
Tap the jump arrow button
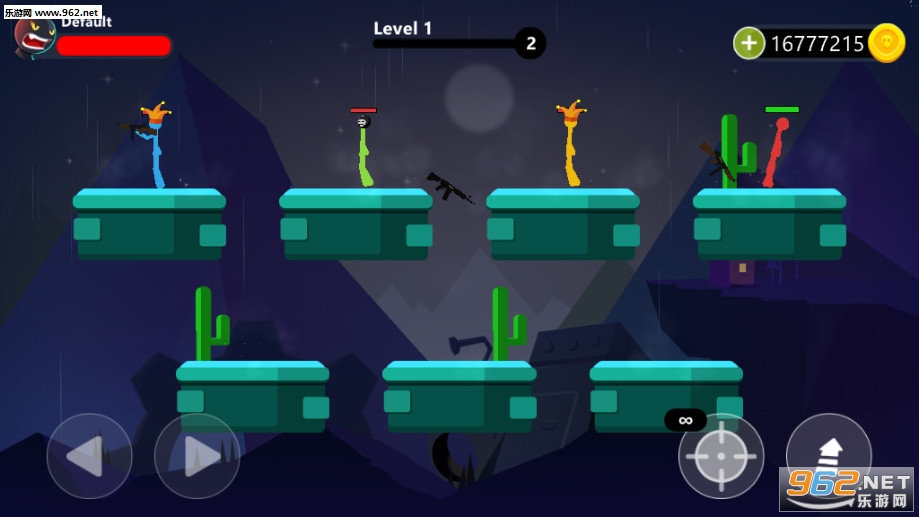[828, 452]
